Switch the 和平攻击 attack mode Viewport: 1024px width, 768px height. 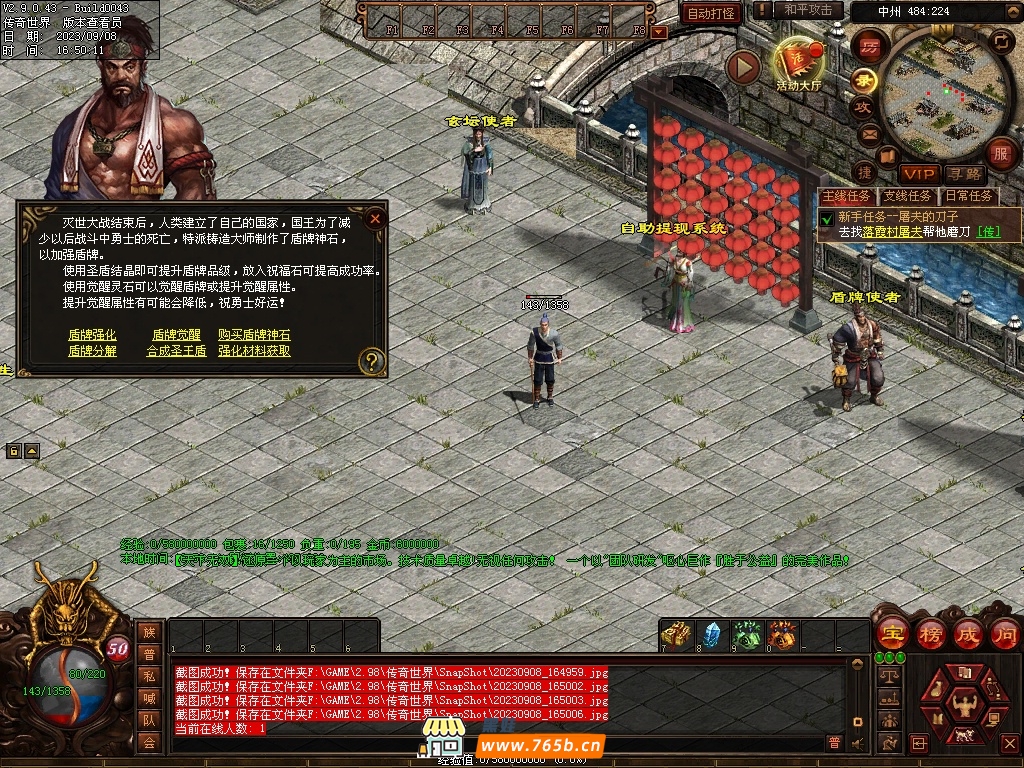808,10
